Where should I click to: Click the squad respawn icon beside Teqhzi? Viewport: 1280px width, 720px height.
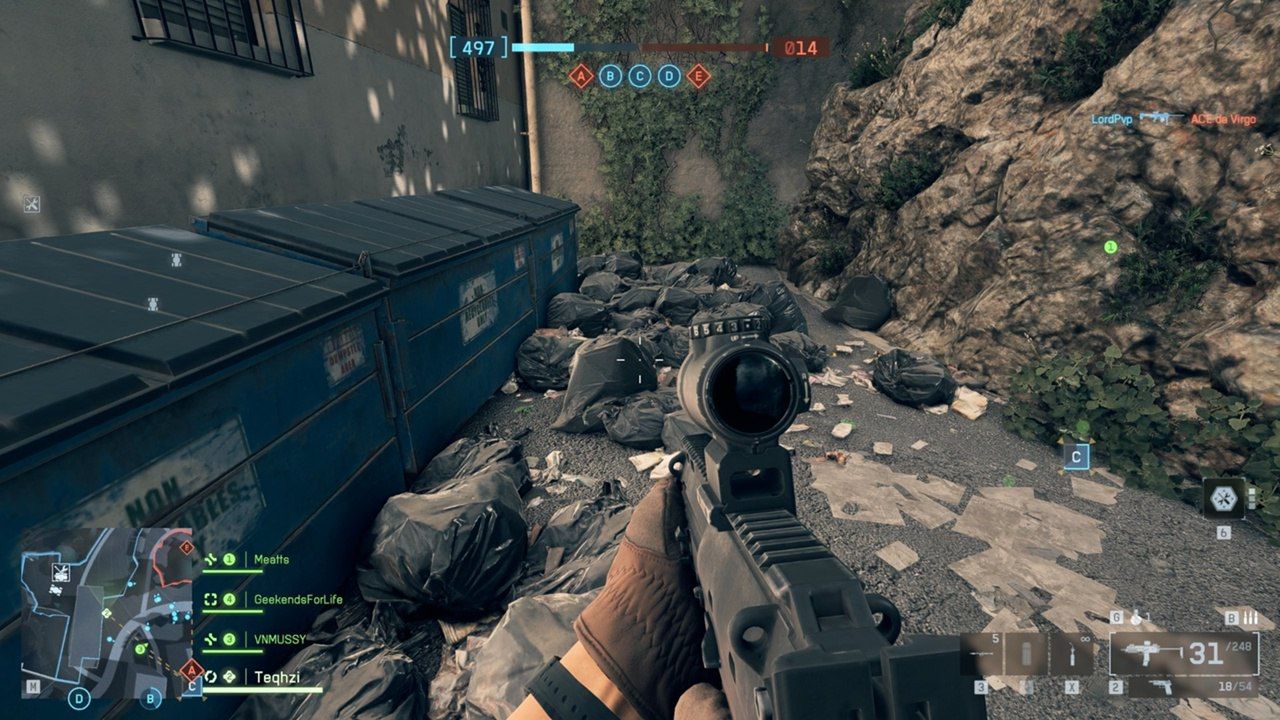(211, 675)
